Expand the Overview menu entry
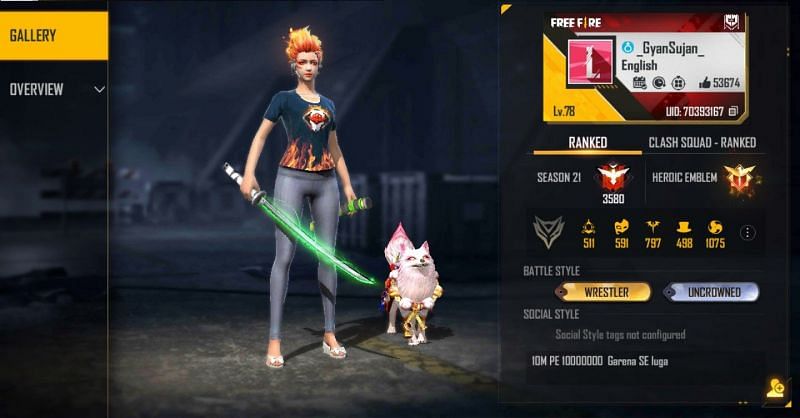800x418 pixels. click(55, 89)
